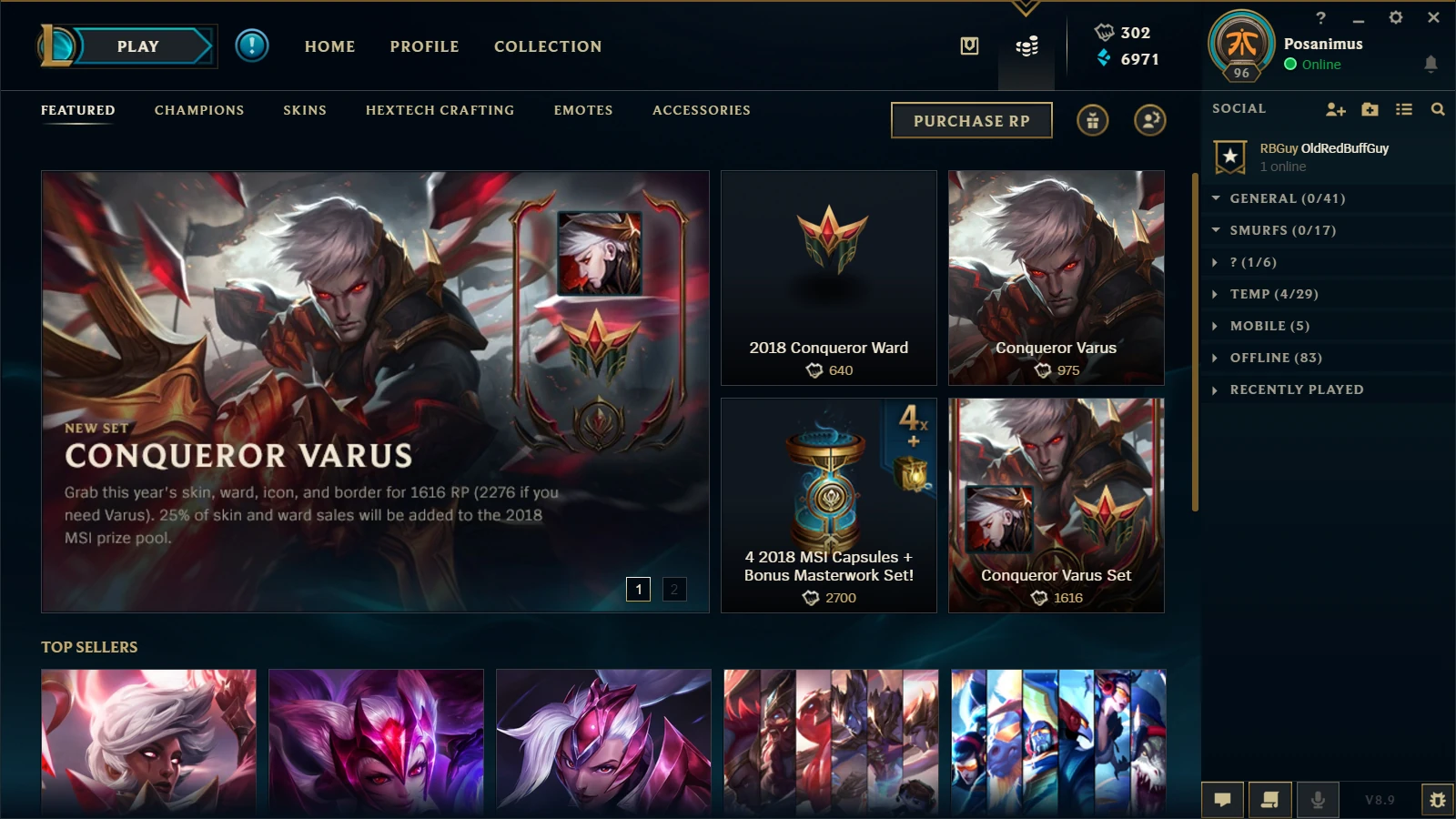Screen dimensions: 1456x819
Task: Toggle the match history scroll icon
Action: coord(1271,799)
